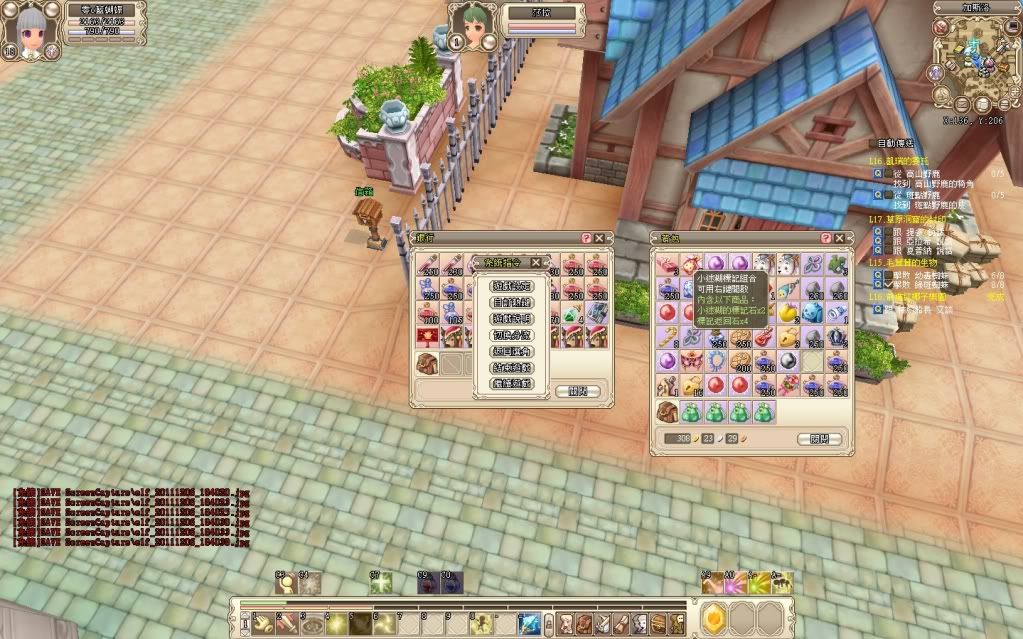Open help for the backpack window
This screenshot has width=1023, height=639.
click(827, 238)
